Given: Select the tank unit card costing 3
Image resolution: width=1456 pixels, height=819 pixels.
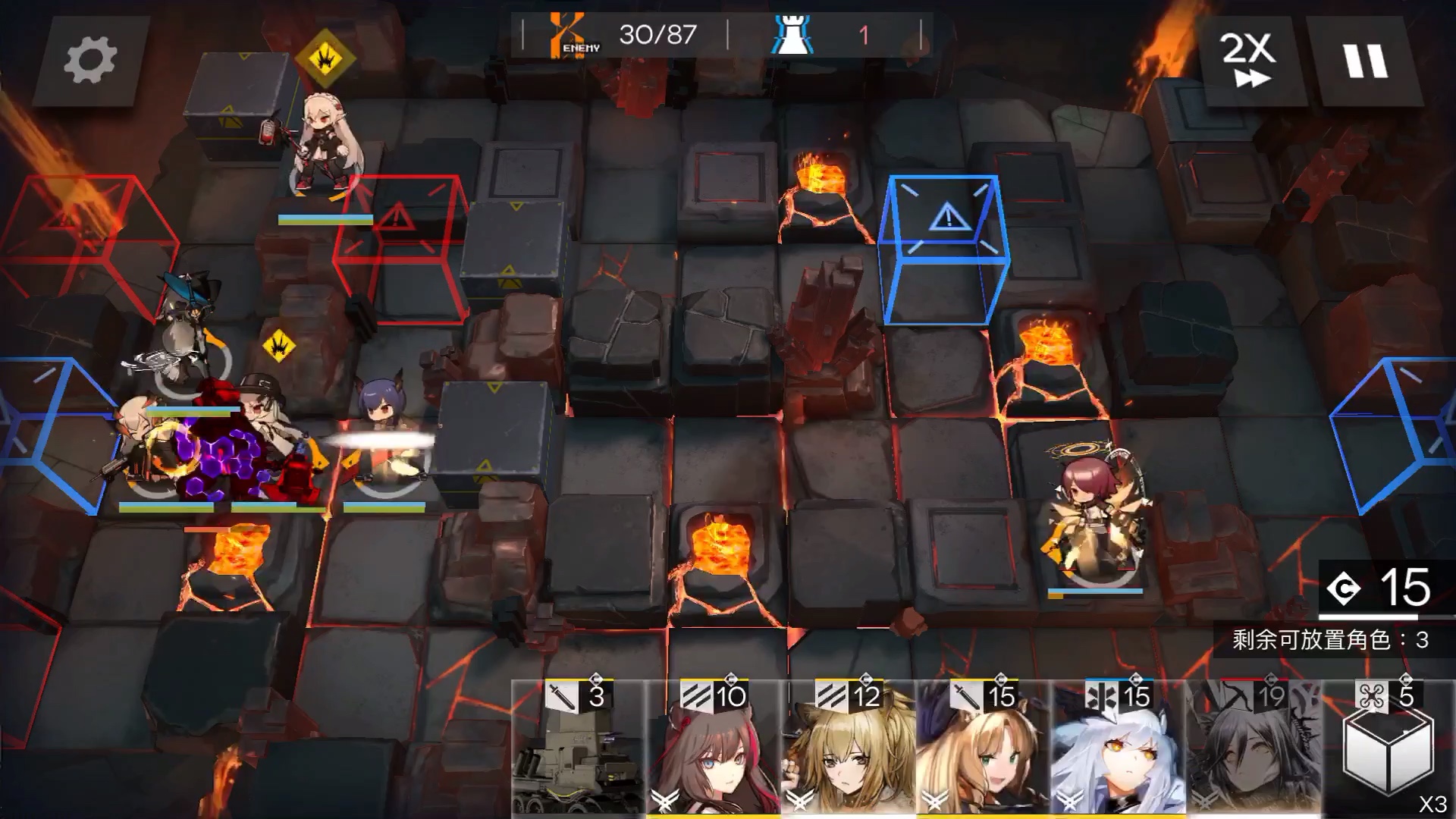Looking at the screenshot, I should 578,747.
